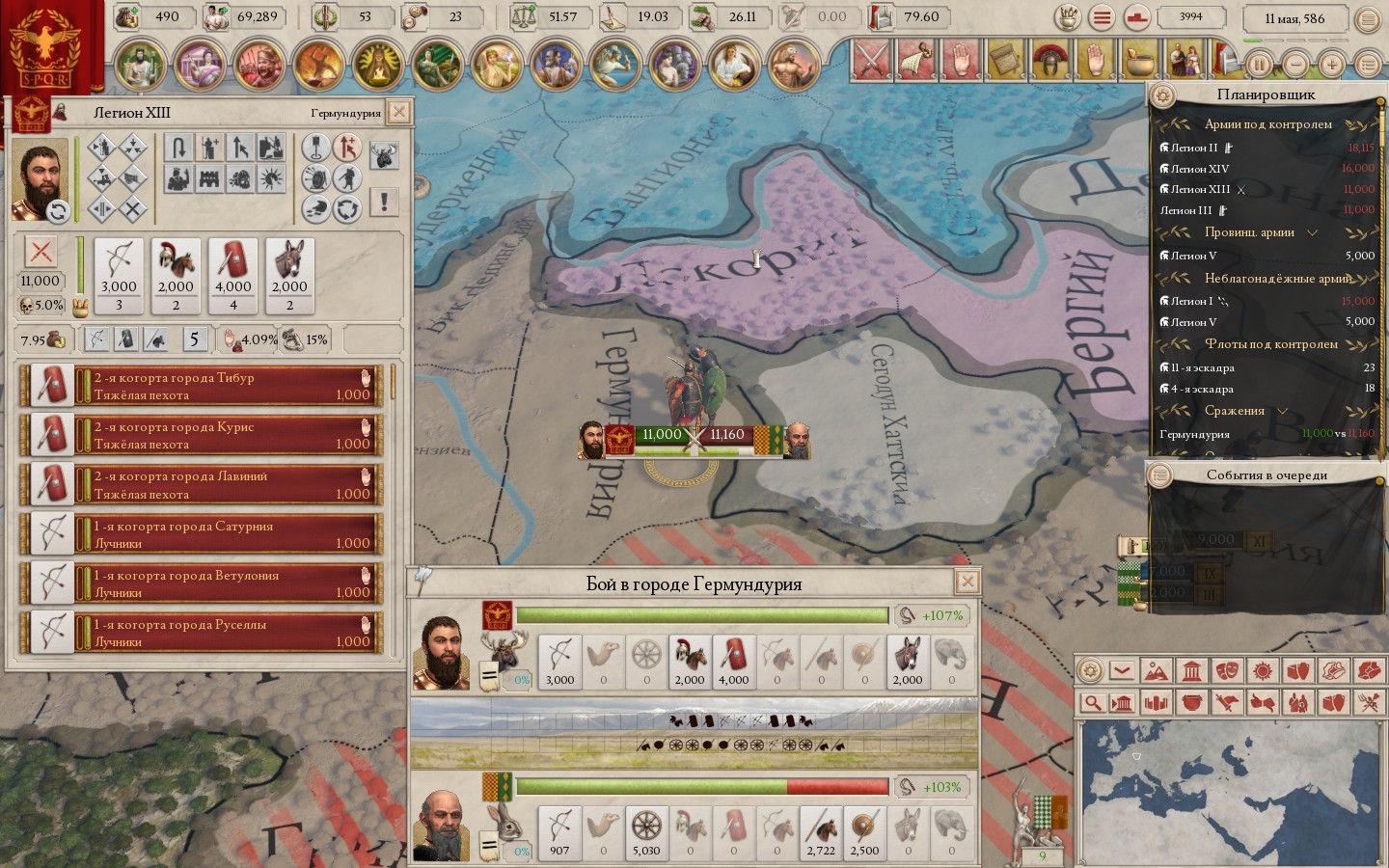Decrease game speed with the minus button
Screen dimensions: 1389x868
click(x=1296, y=65)
